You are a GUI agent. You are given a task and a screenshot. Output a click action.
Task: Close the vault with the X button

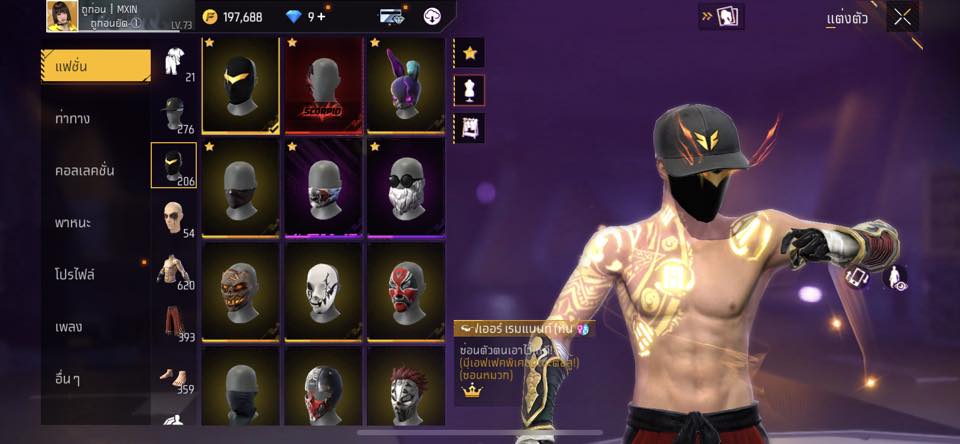(x=903, y=17)
